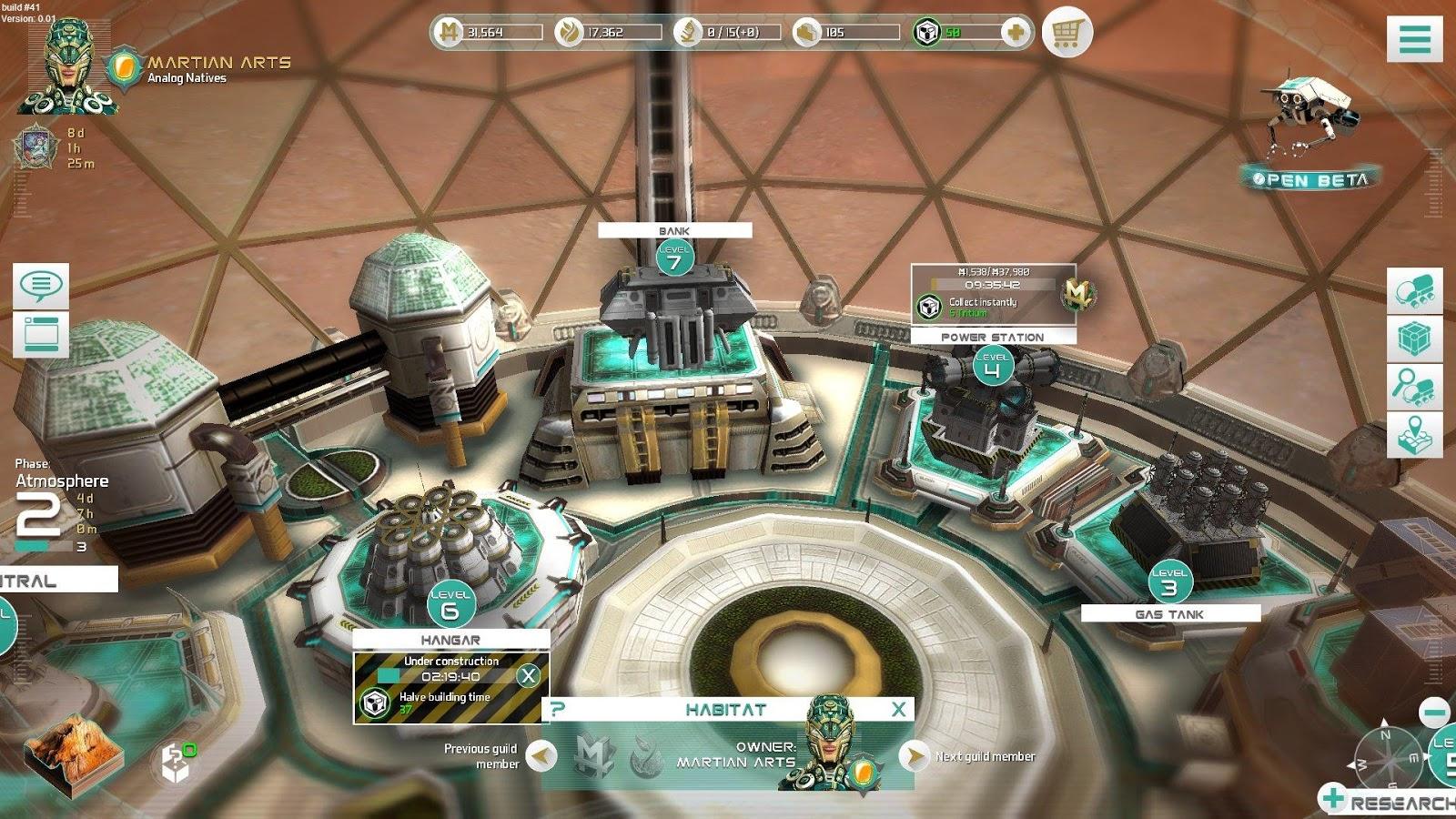The image size is (1456, 819).
Task: Open Habitat help question mark
Action: tap(558, 710)
